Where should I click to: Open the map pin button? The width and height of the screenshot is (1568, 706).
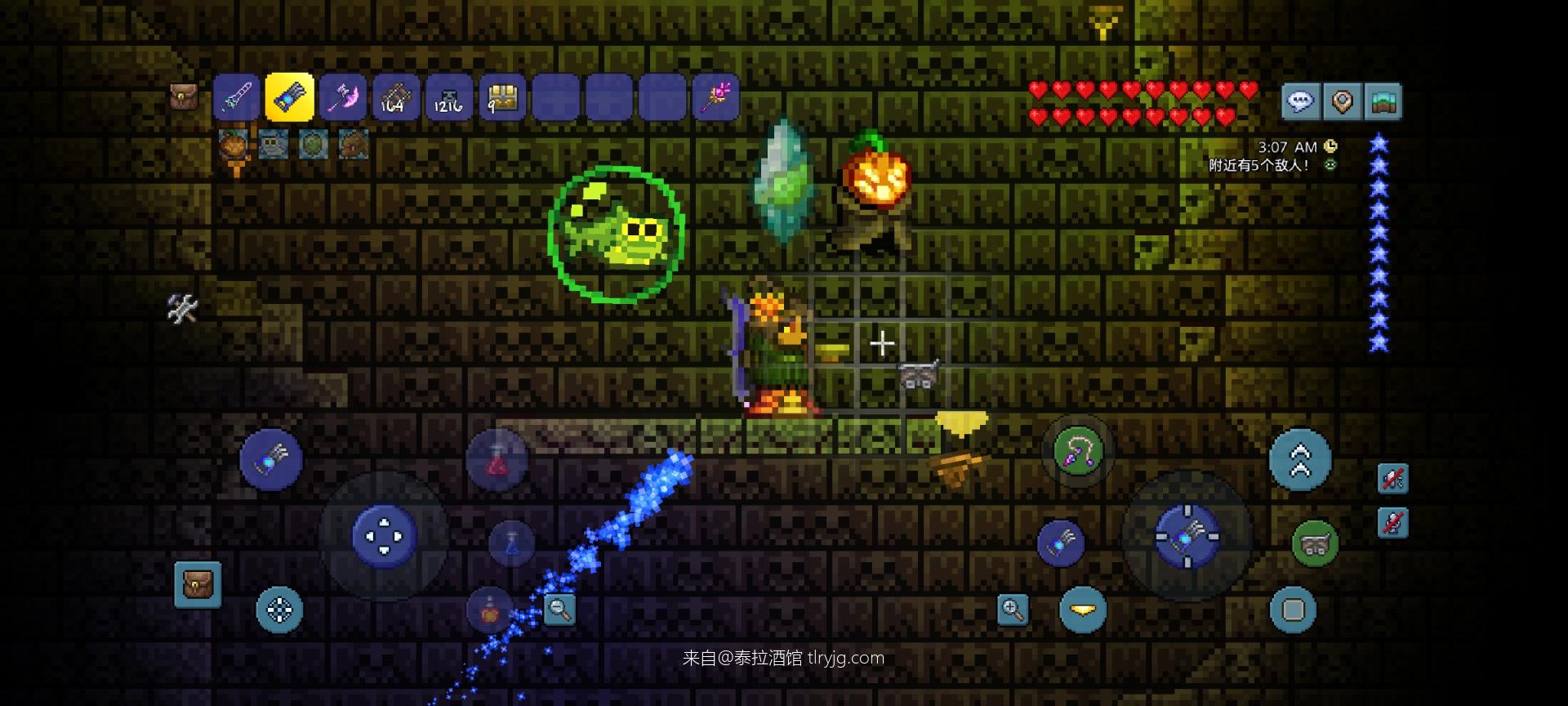[x=1342, y=101]
